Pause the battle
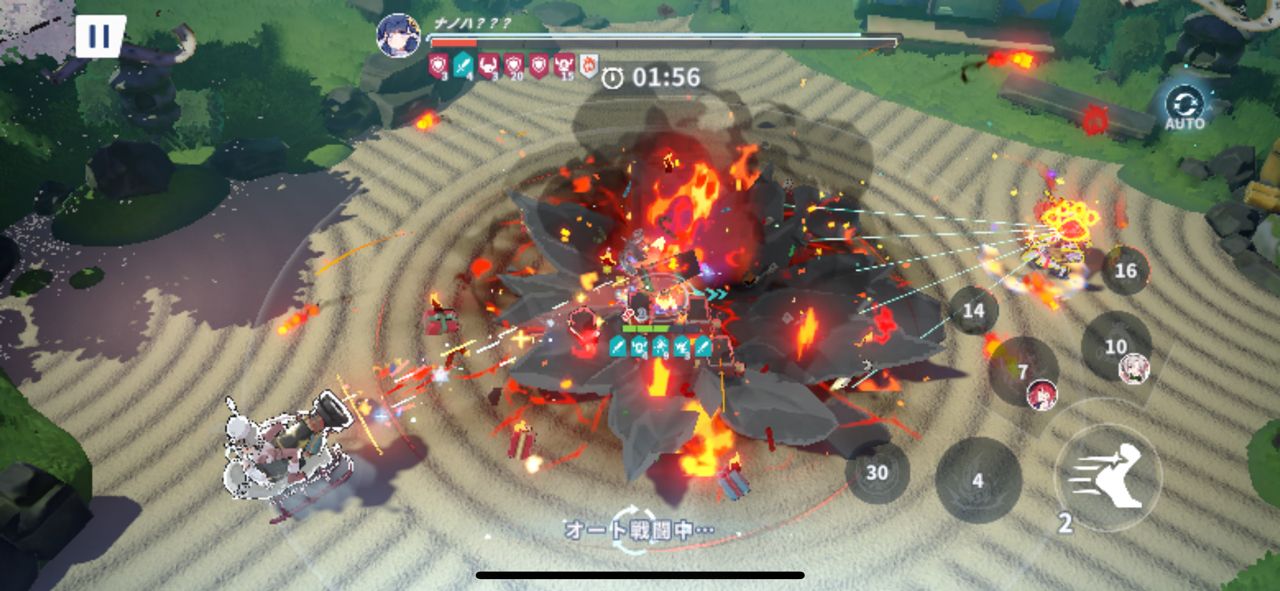 [100, 37]
